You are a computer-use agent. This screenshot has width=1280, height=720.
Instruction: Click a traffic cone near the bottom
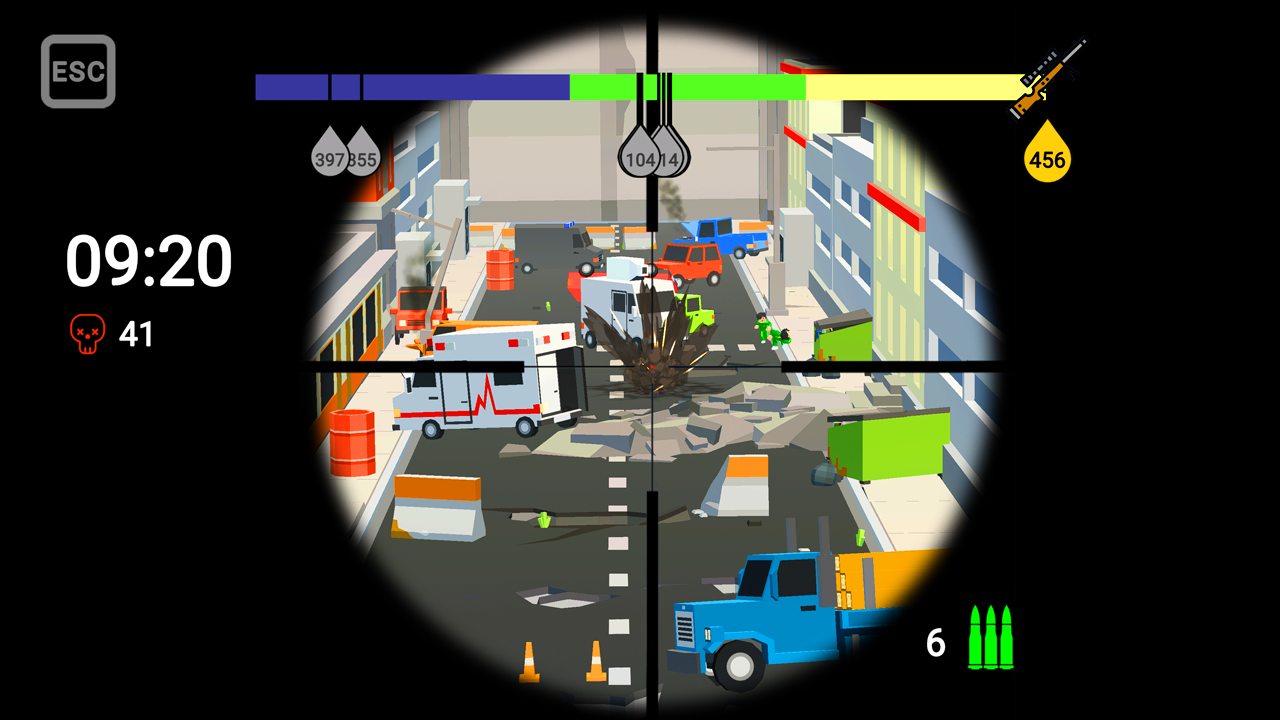(x=528, y=660)
